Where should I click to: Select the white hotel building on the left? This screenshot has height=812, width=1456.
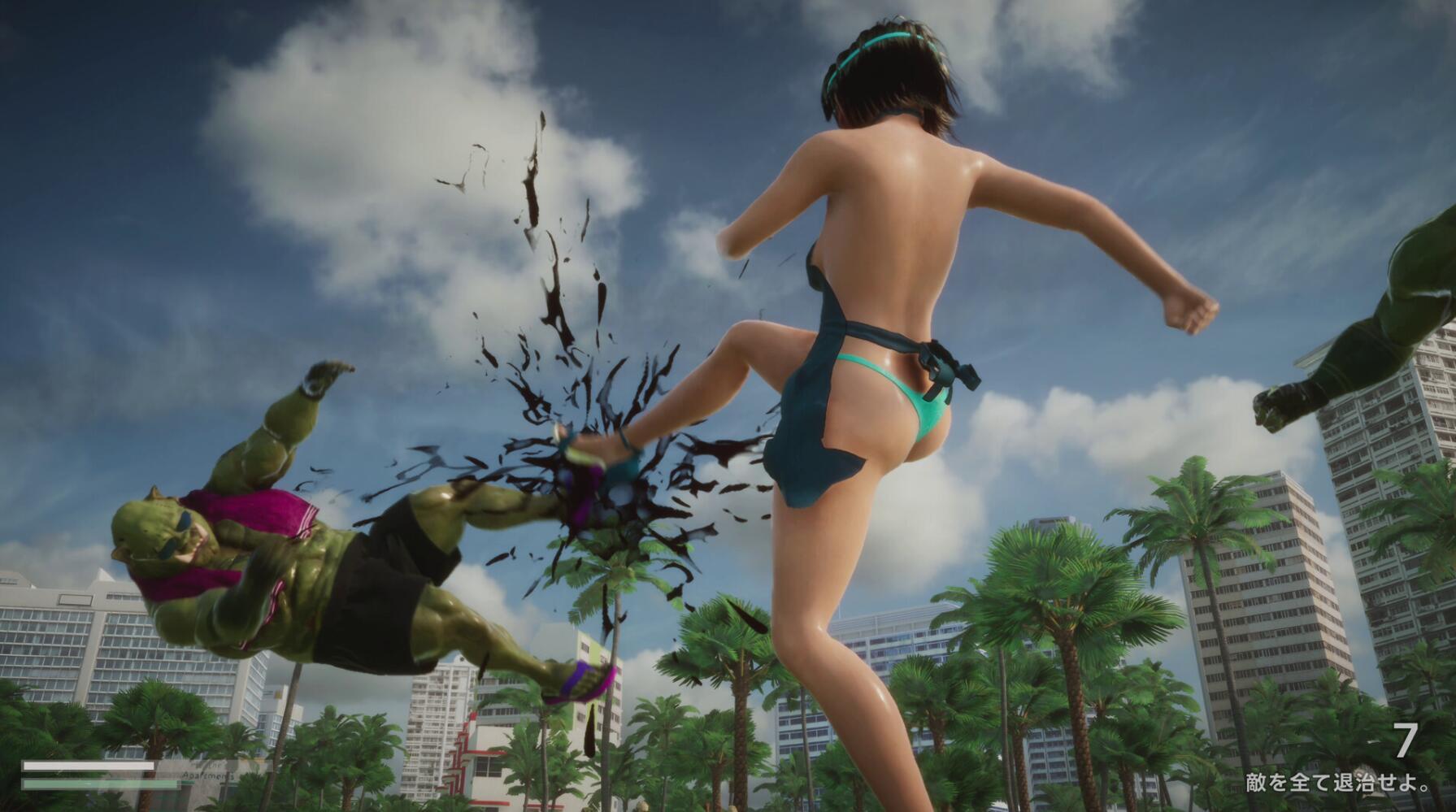pos(81,650)
